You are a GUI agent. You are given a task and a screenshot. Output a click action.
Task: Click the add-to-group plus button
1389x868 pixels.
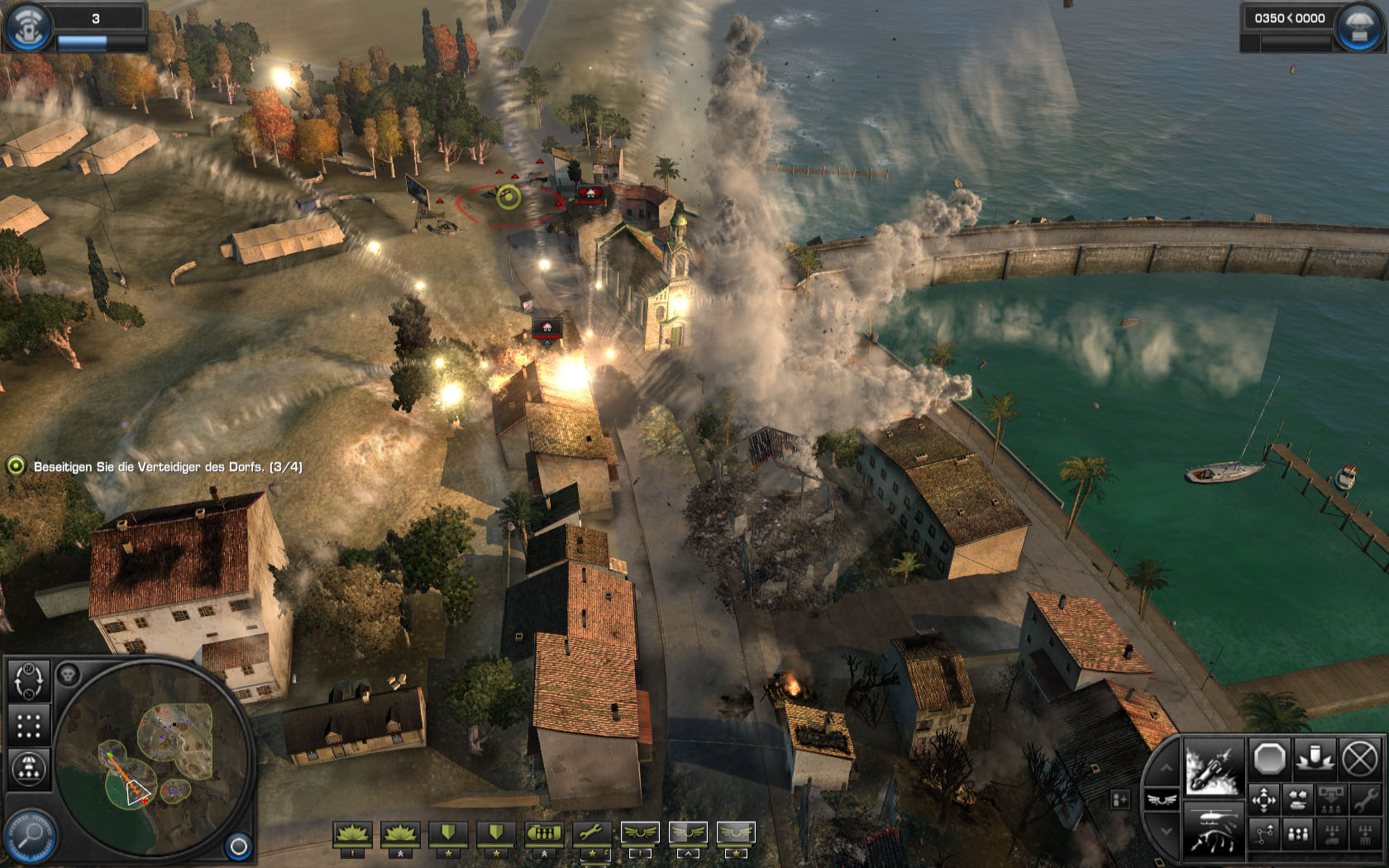[1120, 799]
